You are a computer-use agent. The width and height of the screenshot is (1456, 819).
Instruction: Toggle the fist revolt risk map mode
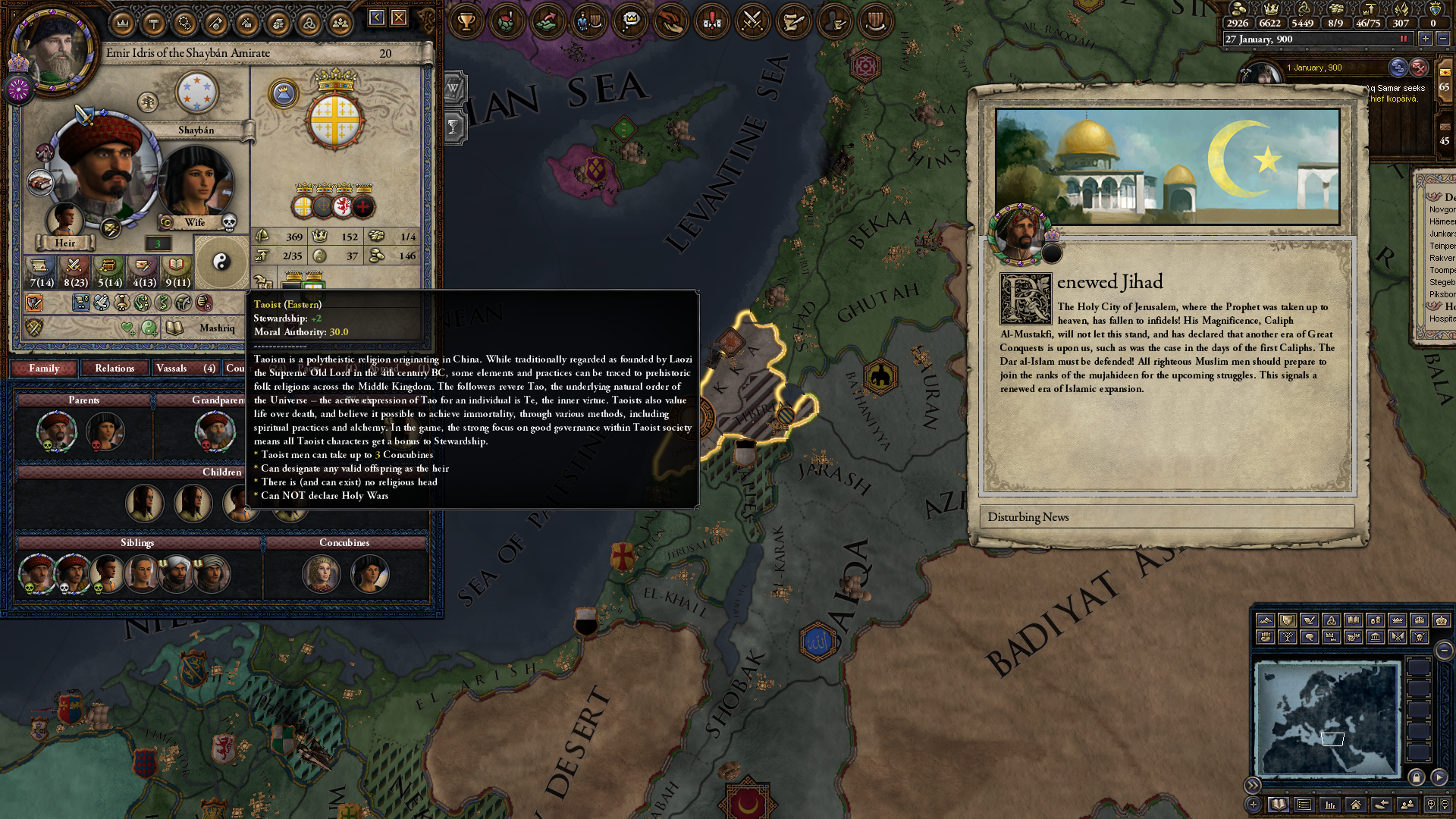coord(1266,636)
